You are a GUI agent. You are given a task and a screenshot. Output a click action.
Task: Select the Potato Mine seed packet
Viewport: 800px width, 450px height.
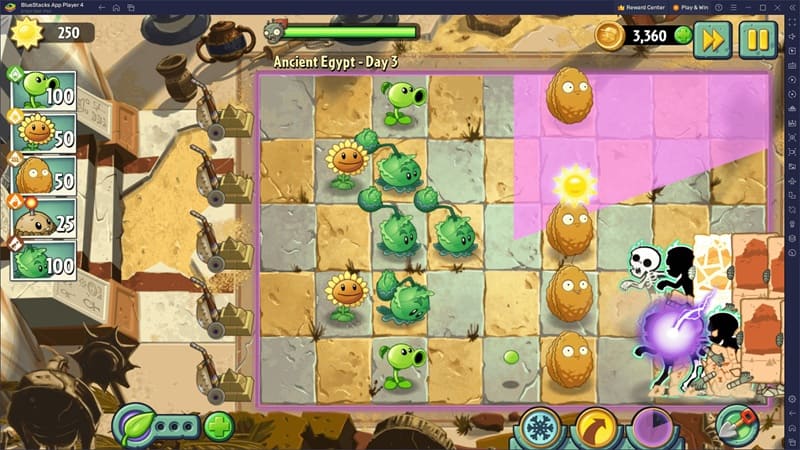(45, 218)
